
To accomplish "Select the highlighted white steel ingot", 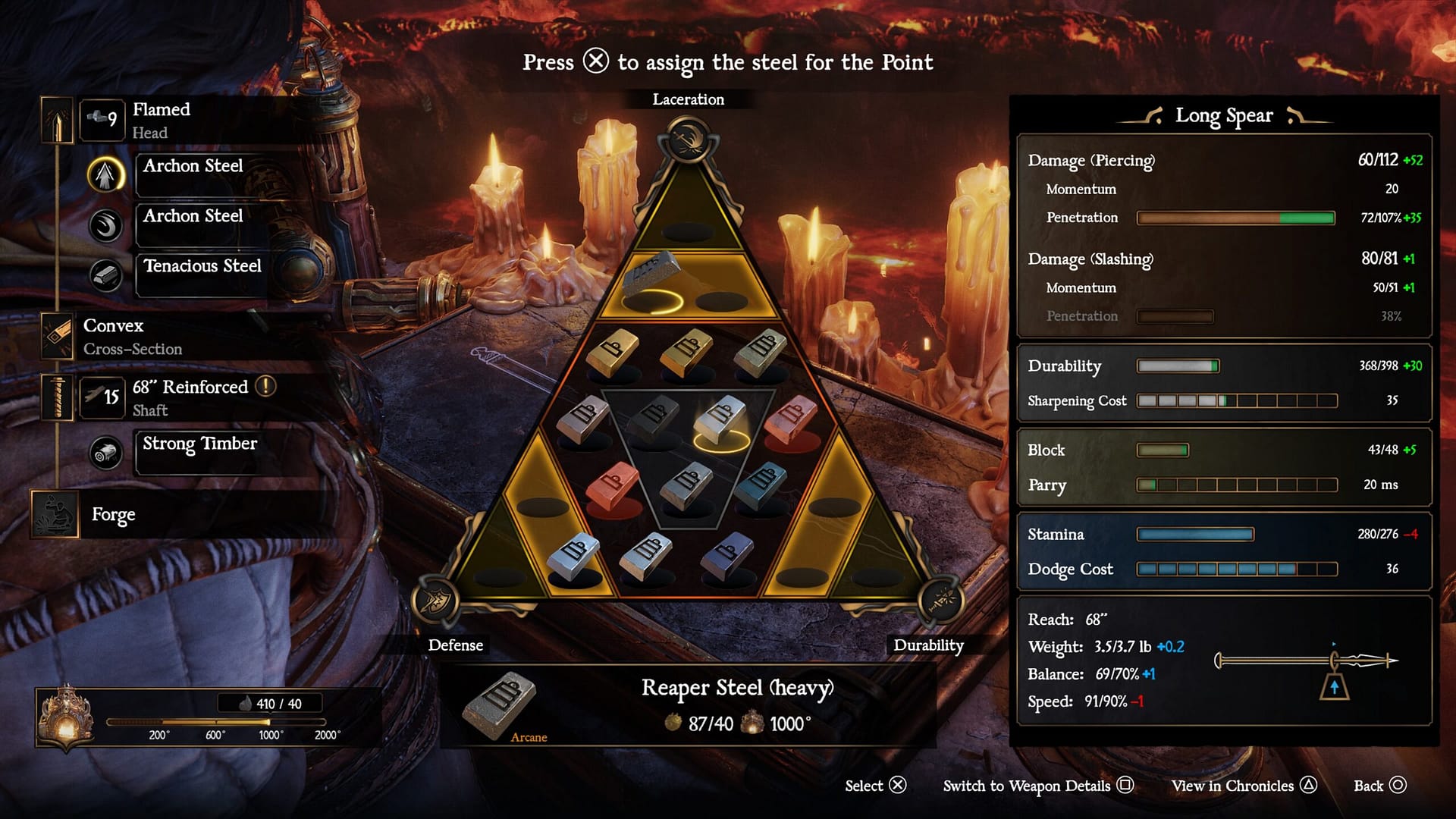I will pos(720,417).
